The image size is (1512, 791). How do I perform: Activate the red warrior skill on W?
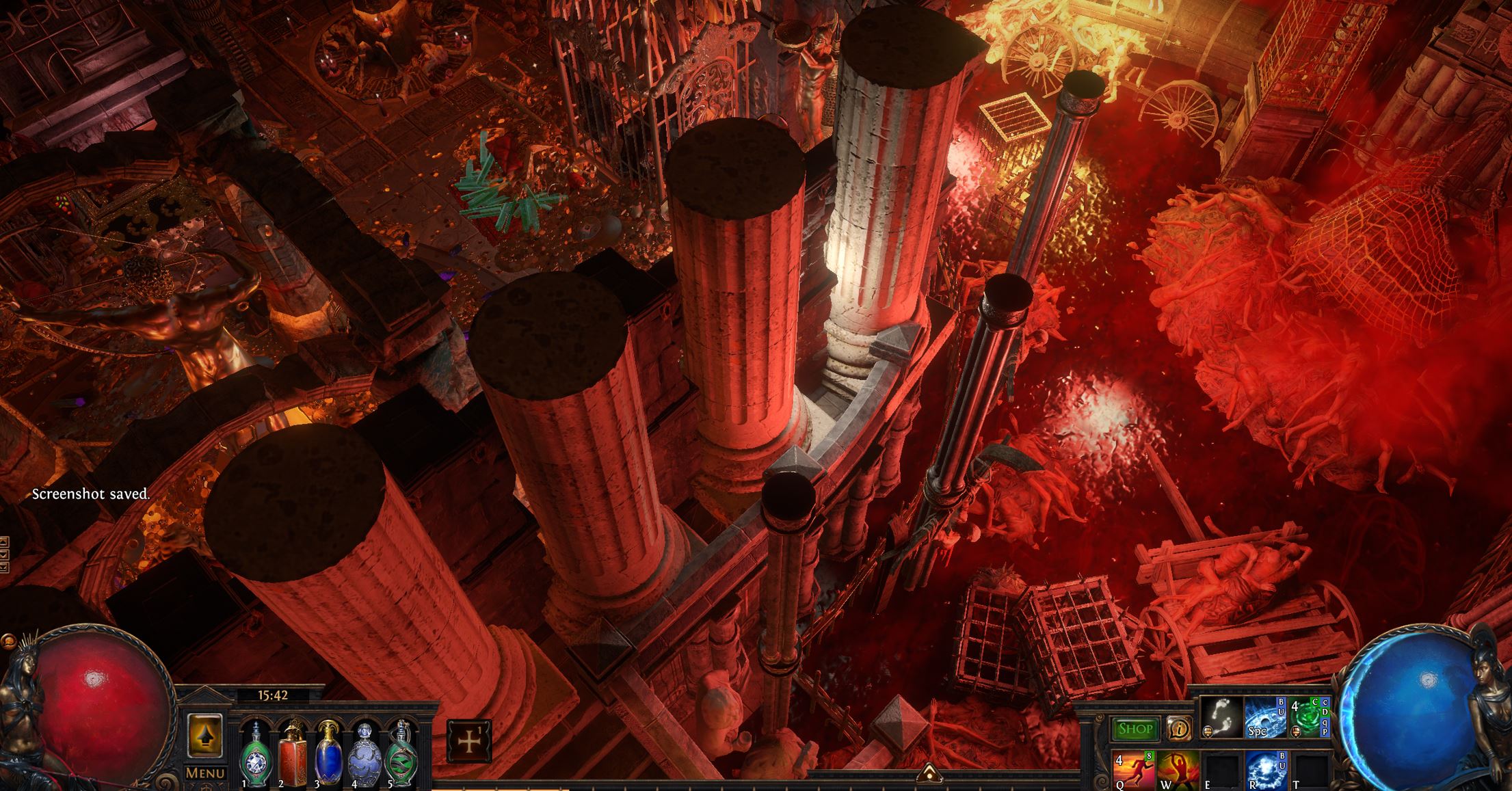(x=1178, y=770)
